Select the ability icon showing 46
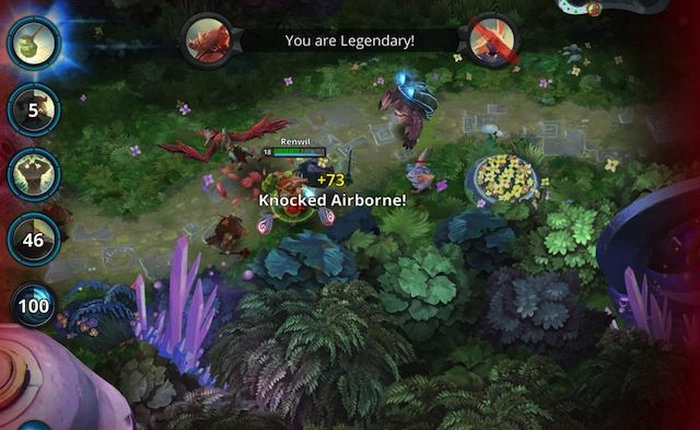Image resolution: width=700 pixels, height=430 pixels. (34, 240)
